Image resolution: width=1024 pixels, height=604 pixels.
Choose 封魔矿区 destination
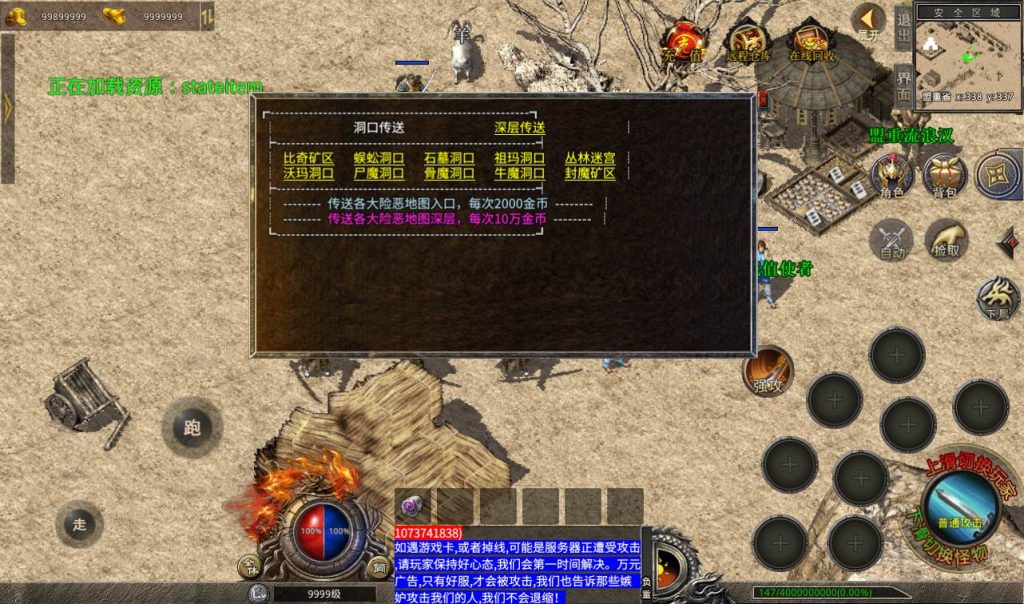tap(590, 173)
